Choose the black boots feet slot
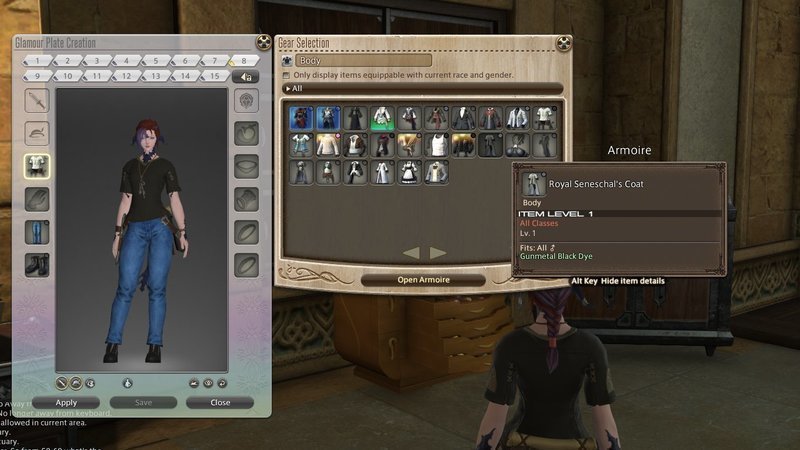The width and height of the screenshot is (800, 450). click(37, 264)
